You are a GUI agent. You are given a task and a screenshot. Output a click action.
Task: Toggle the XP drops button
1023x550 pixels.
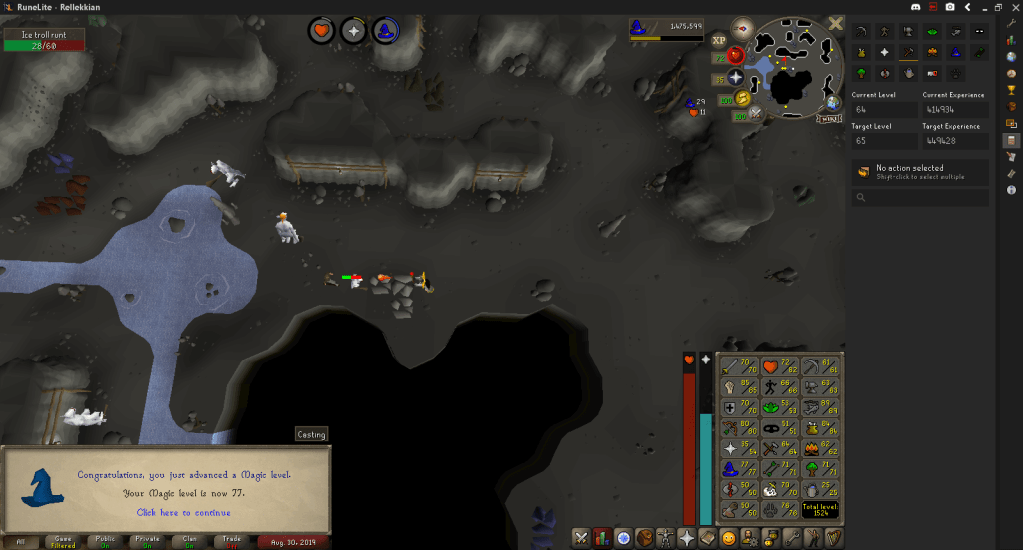click(x=719, y=41)
